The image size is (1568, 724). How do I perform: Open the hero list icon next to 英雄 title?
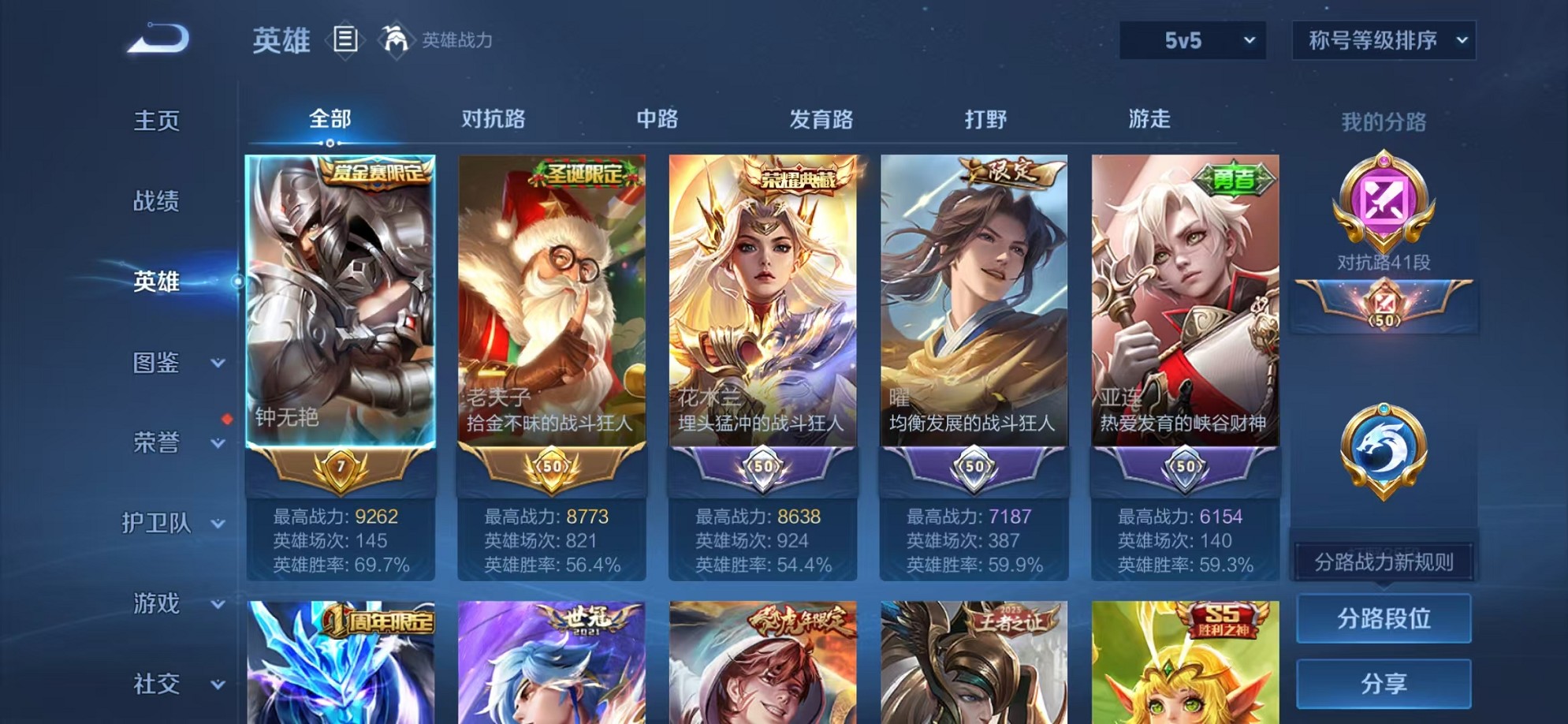tap(345, 38)
